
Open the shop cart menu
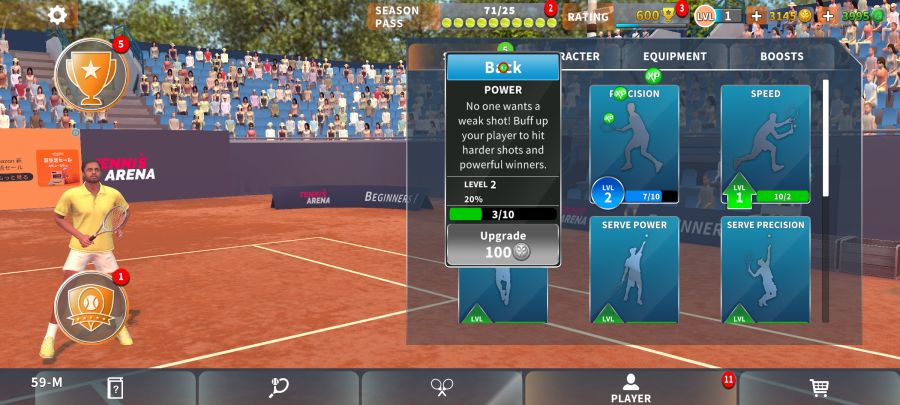point(819,388)
